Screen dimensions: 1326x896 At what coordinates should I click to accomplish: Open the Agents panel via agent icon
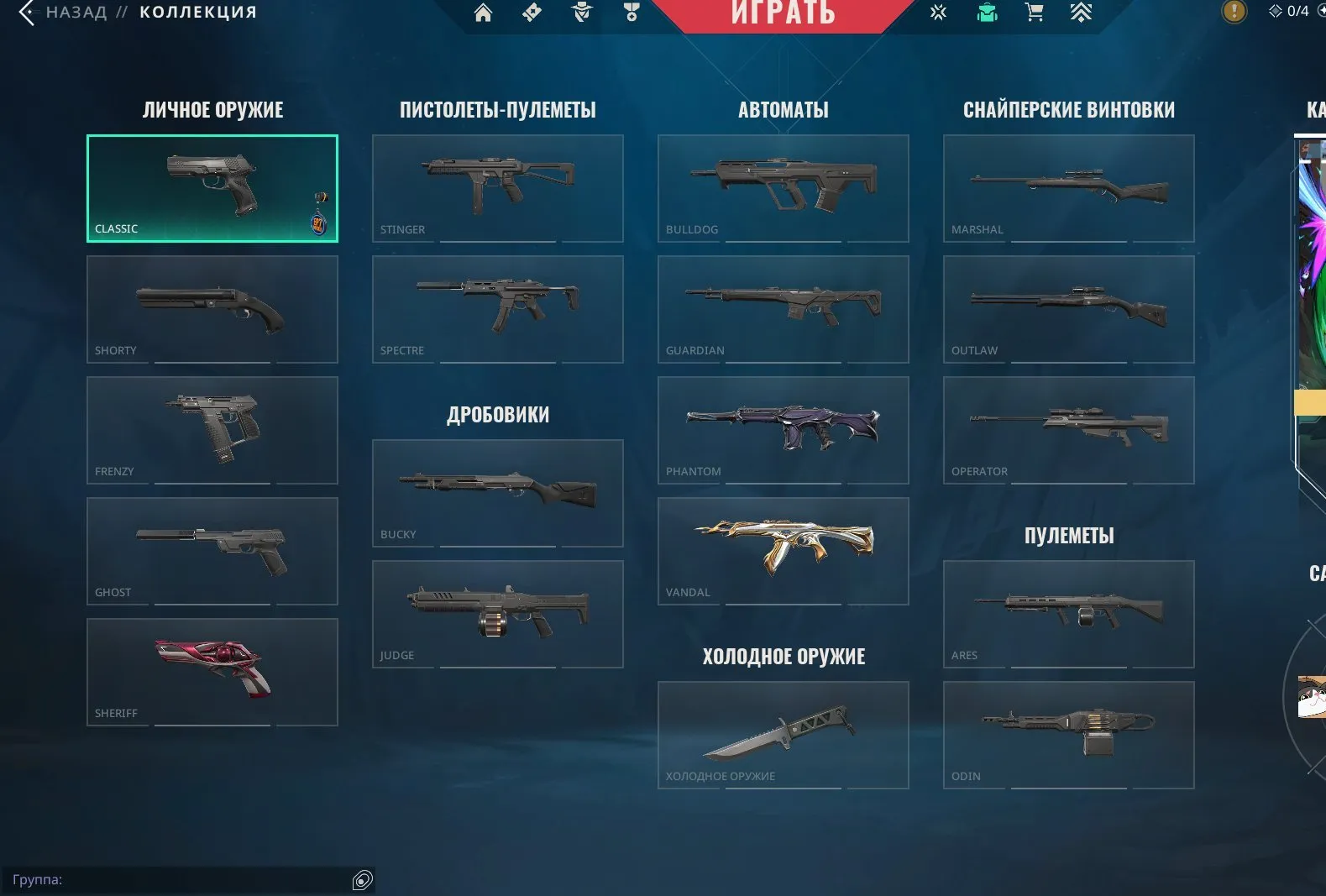click(580, 13)
